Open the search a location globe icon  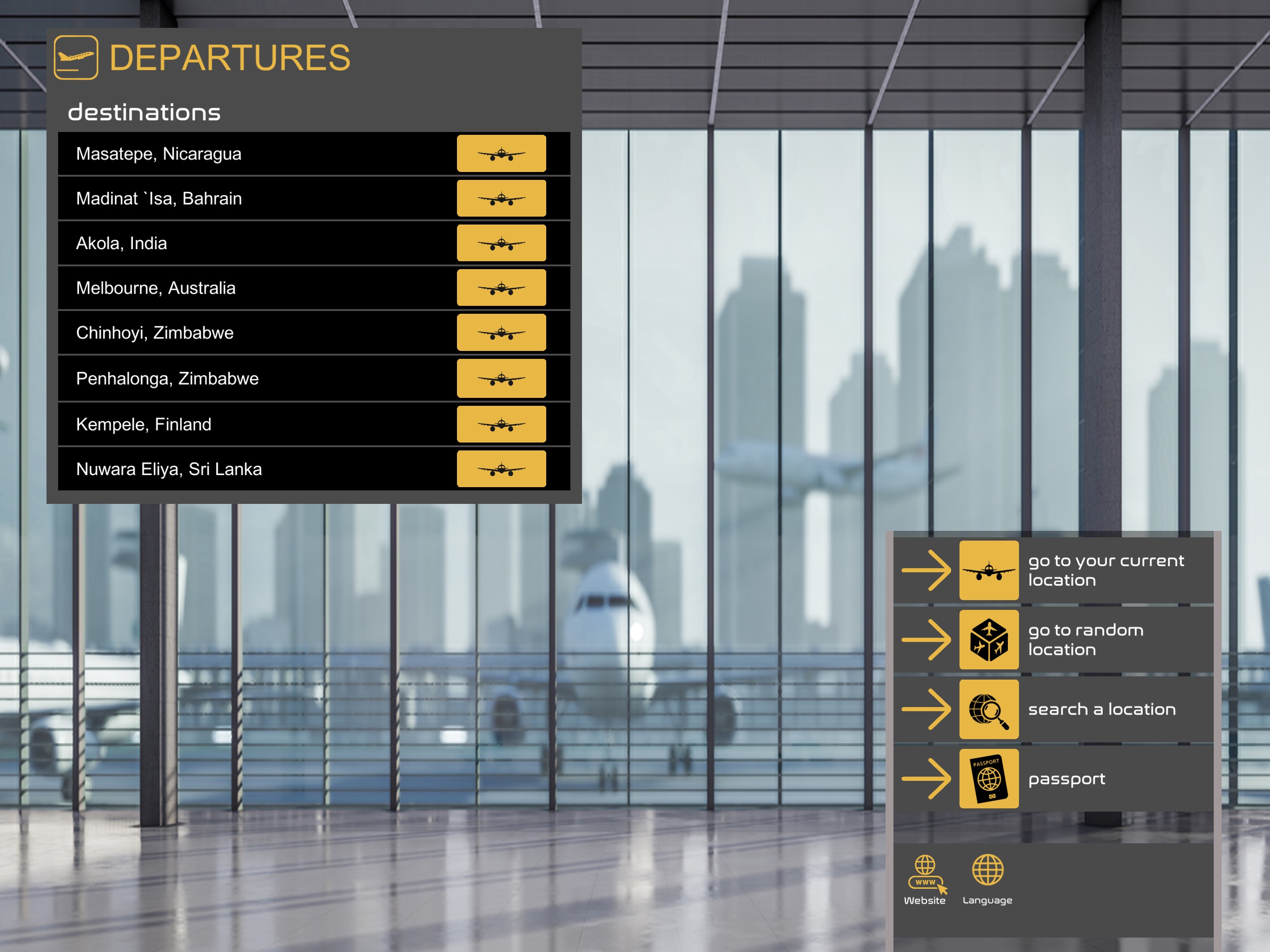(989, 710)
